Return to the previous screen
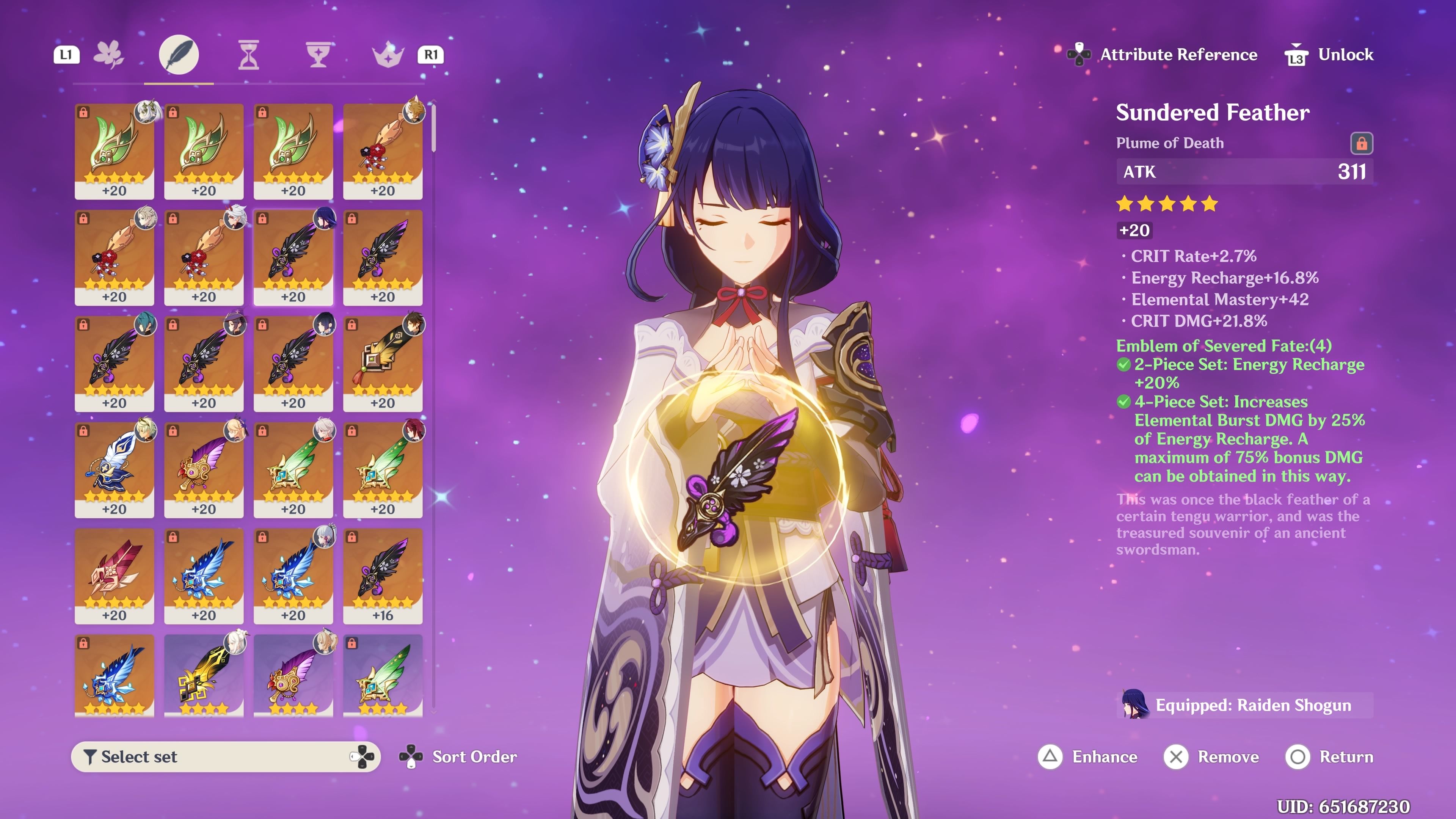This screenshot has height=819, width=1456. point(1329,756)
